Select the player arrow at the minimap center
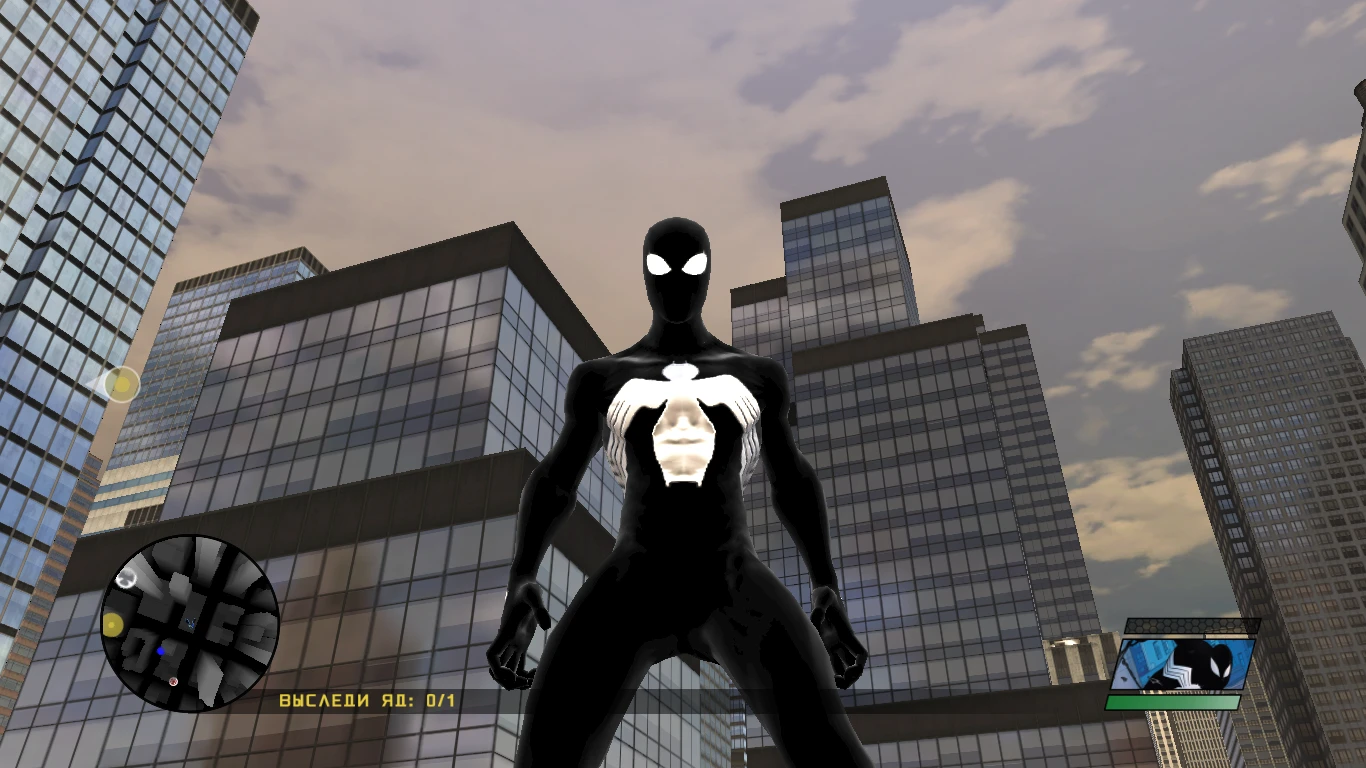Viewport: 1366px width, 768px height. point(190,622)
